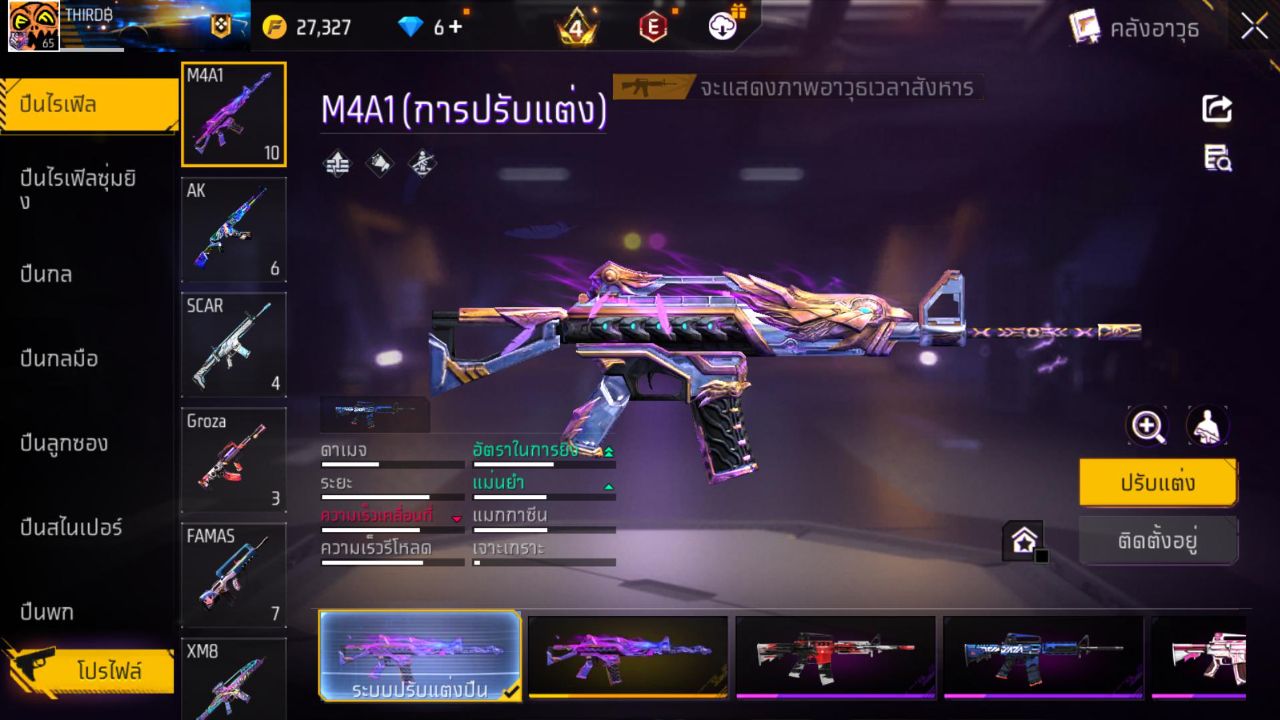
Task: Select the AK weapon thumbnail in the list
Action: (233, 229)
